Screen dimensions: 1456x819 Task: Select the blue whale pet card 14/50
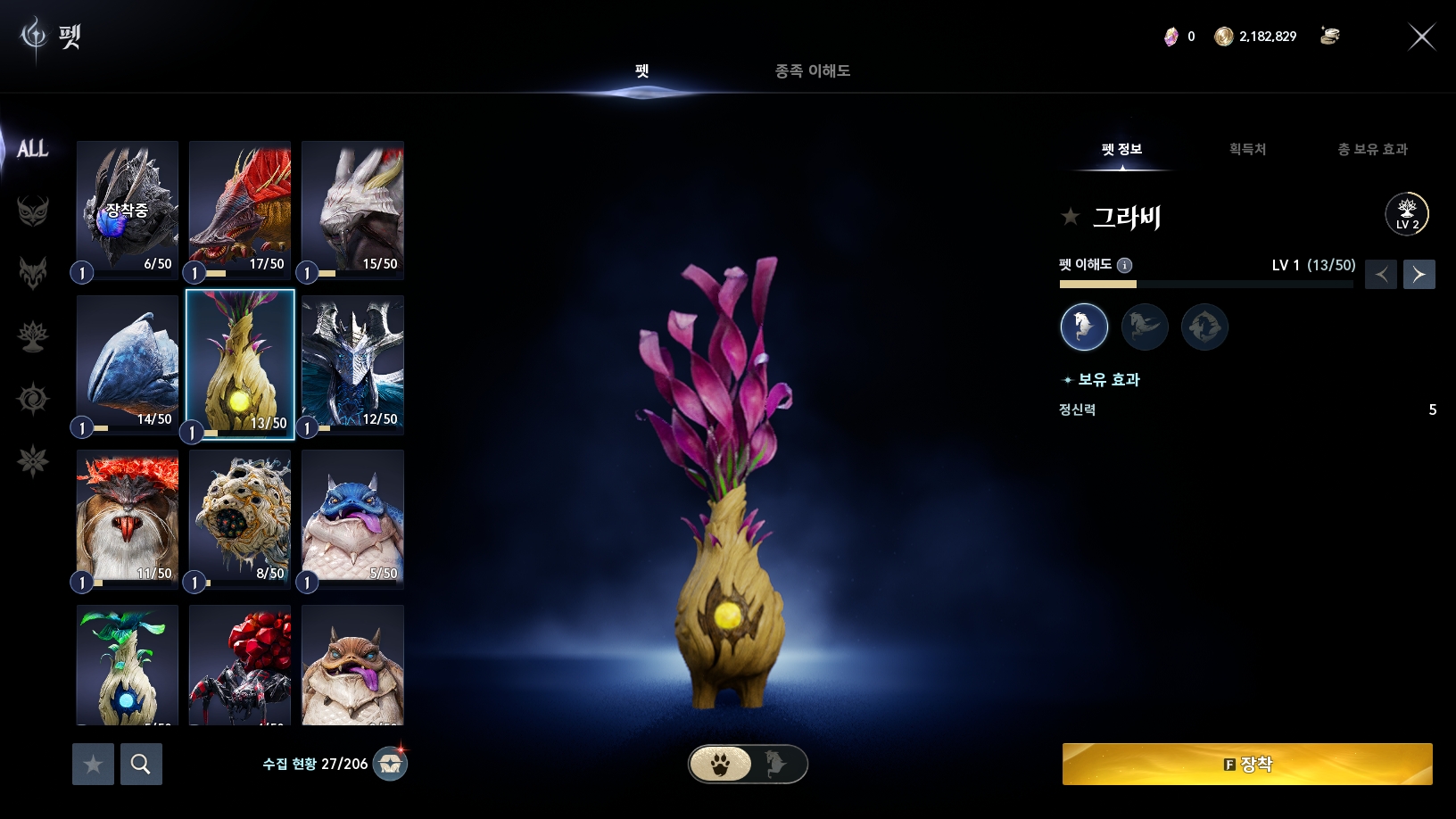coord(128,362)
